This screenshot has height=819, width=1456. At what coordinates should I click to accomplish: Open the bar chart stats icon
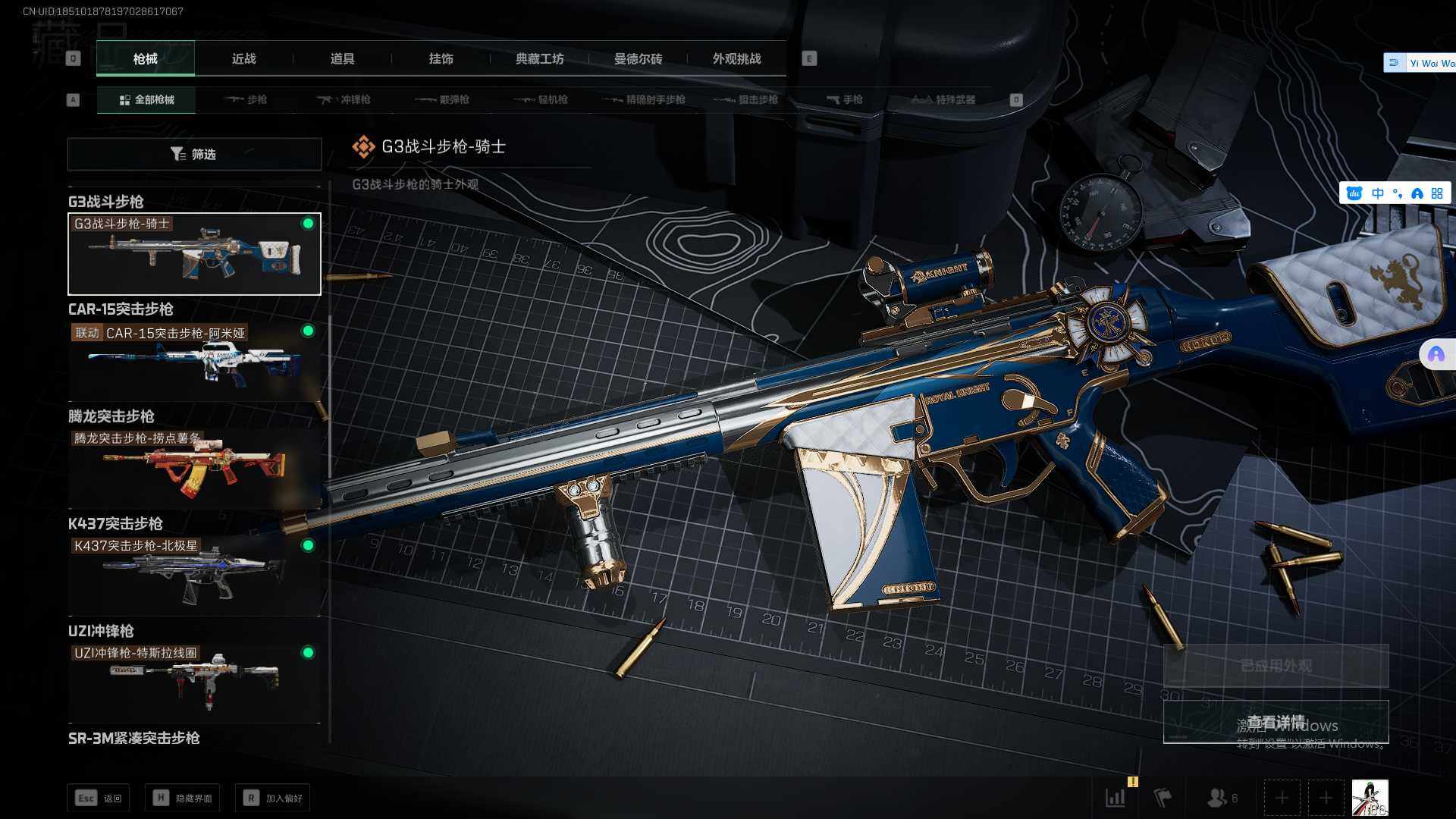(x=1116, y=798)
